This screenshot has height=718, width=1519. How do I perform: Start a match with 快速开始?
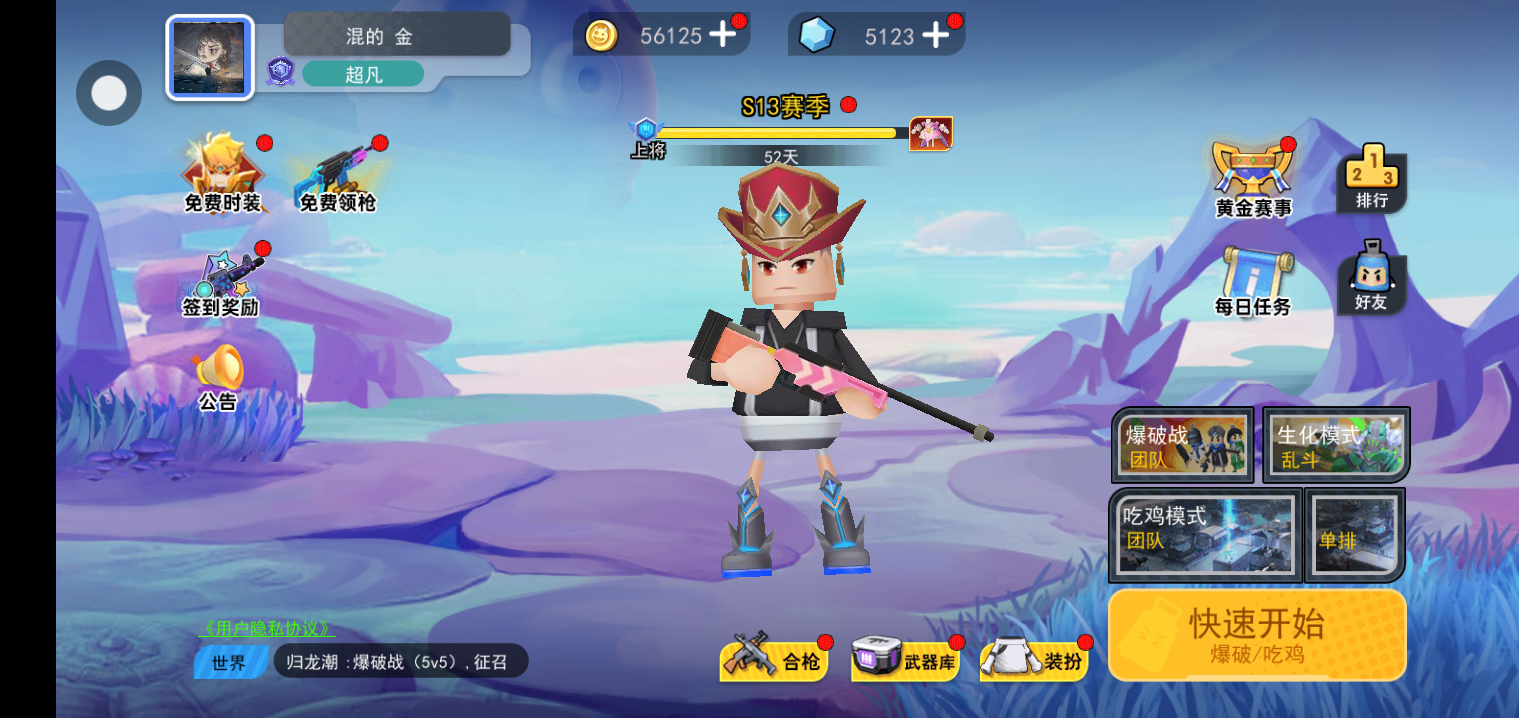coord(1257,634)
